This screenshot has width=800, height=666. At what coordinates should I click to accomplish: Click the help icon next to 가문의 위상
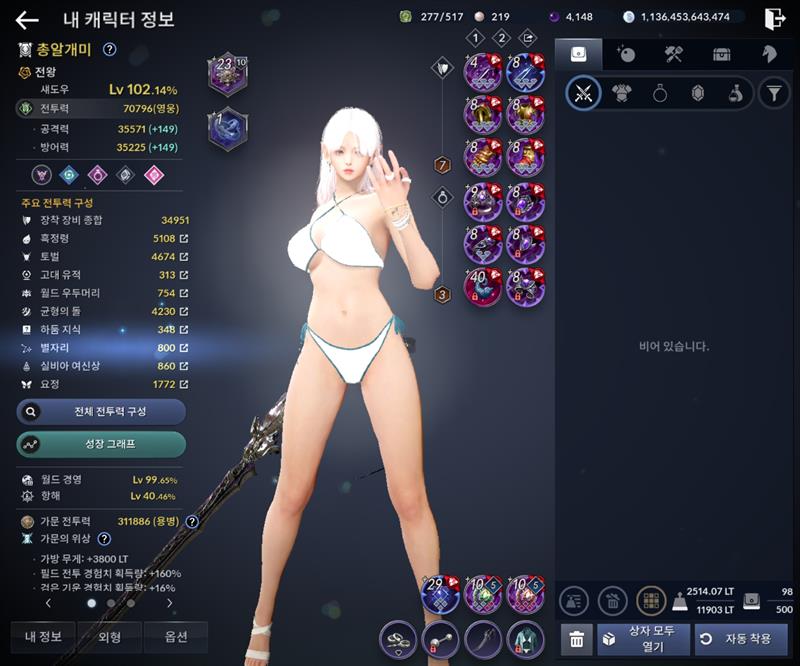click(104, 539)
